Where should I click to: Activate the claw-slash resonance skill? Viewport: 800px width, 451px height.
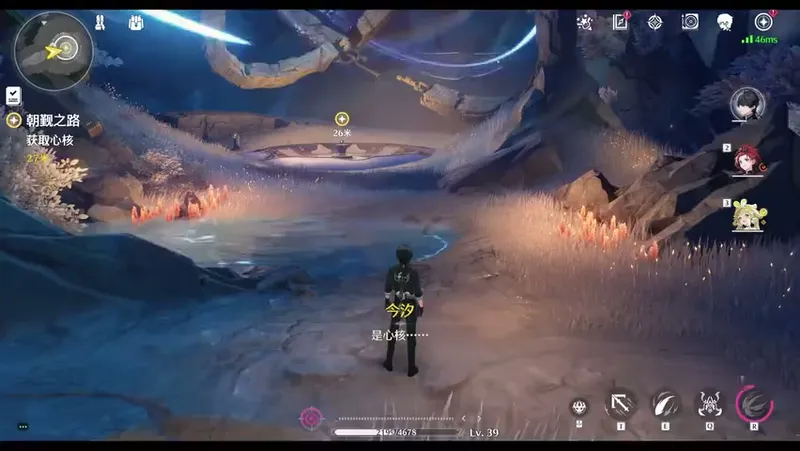coord(665,403)
